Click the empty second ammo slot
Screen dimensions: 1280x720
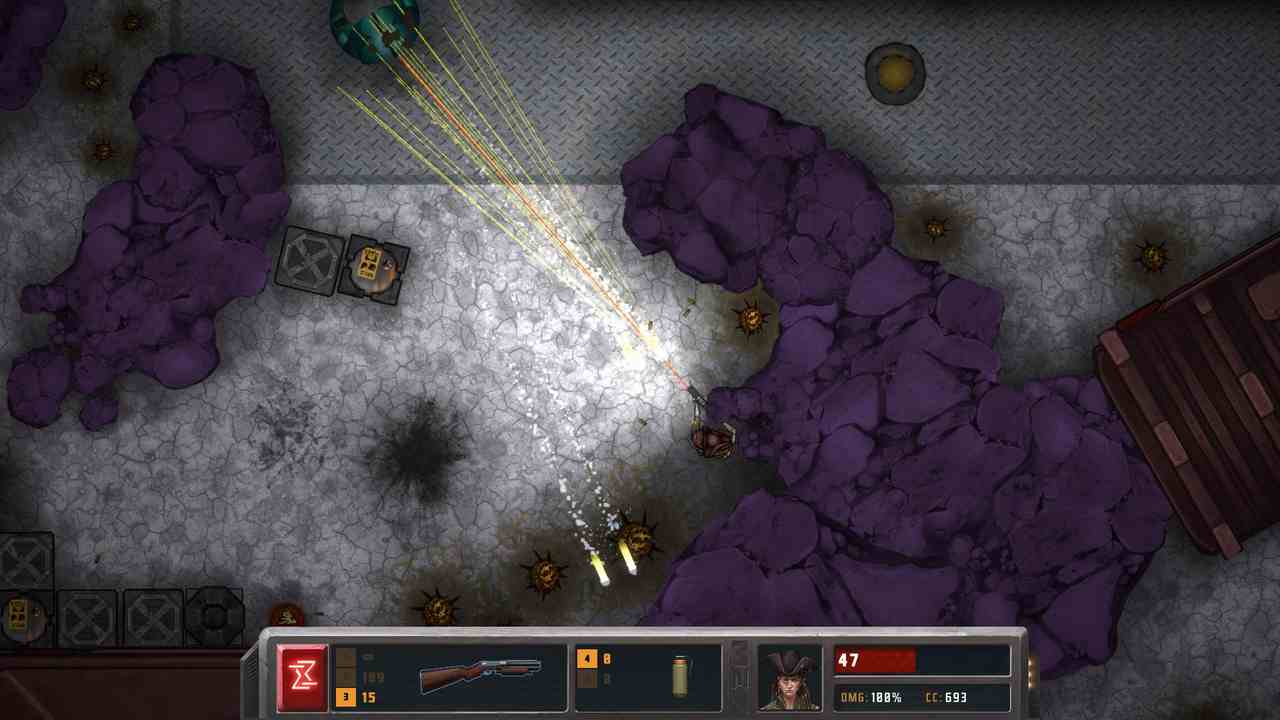(587, 680)
